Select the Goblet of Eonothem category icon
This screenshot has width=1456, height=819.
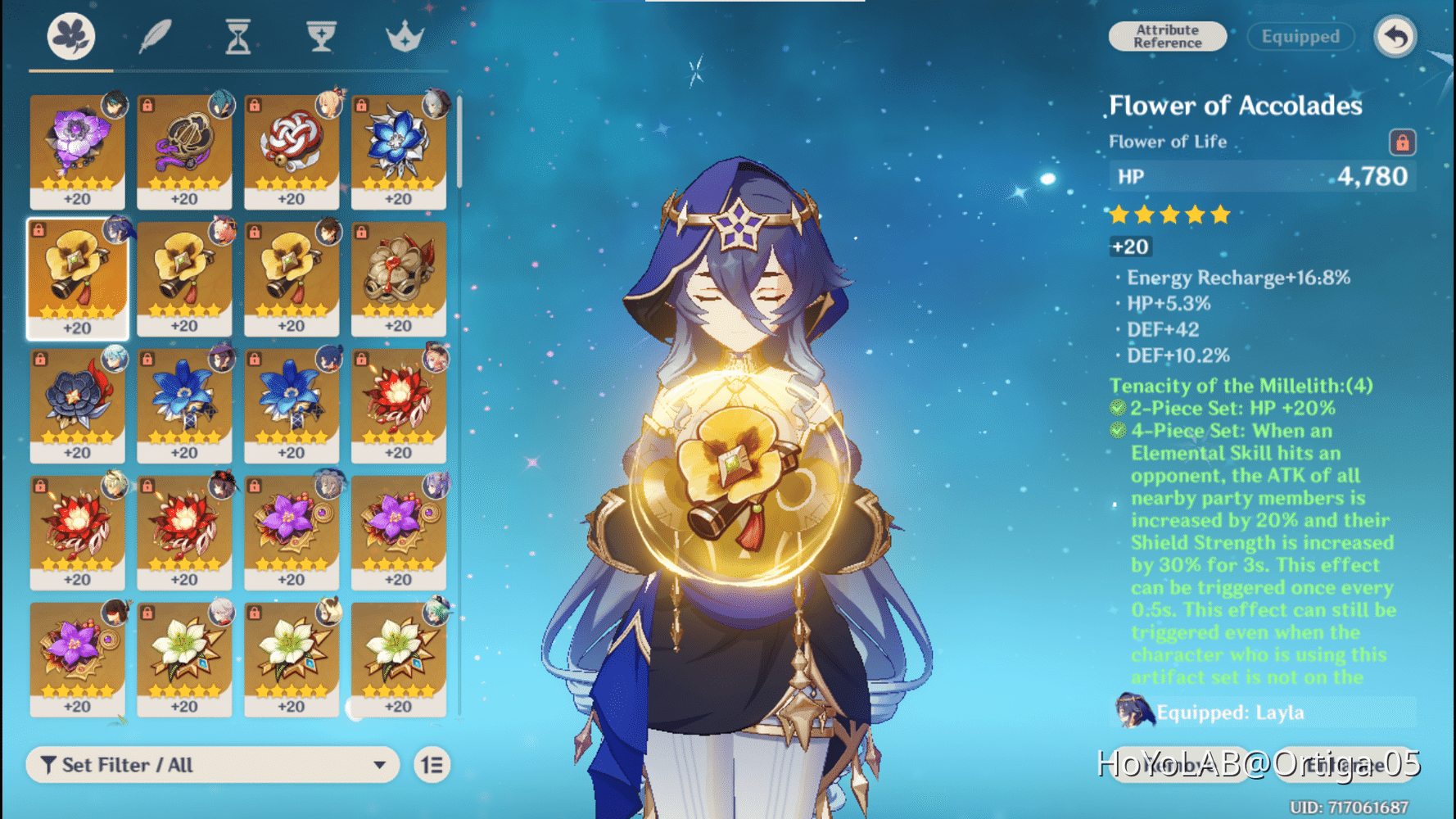click(x=320, y=36)
